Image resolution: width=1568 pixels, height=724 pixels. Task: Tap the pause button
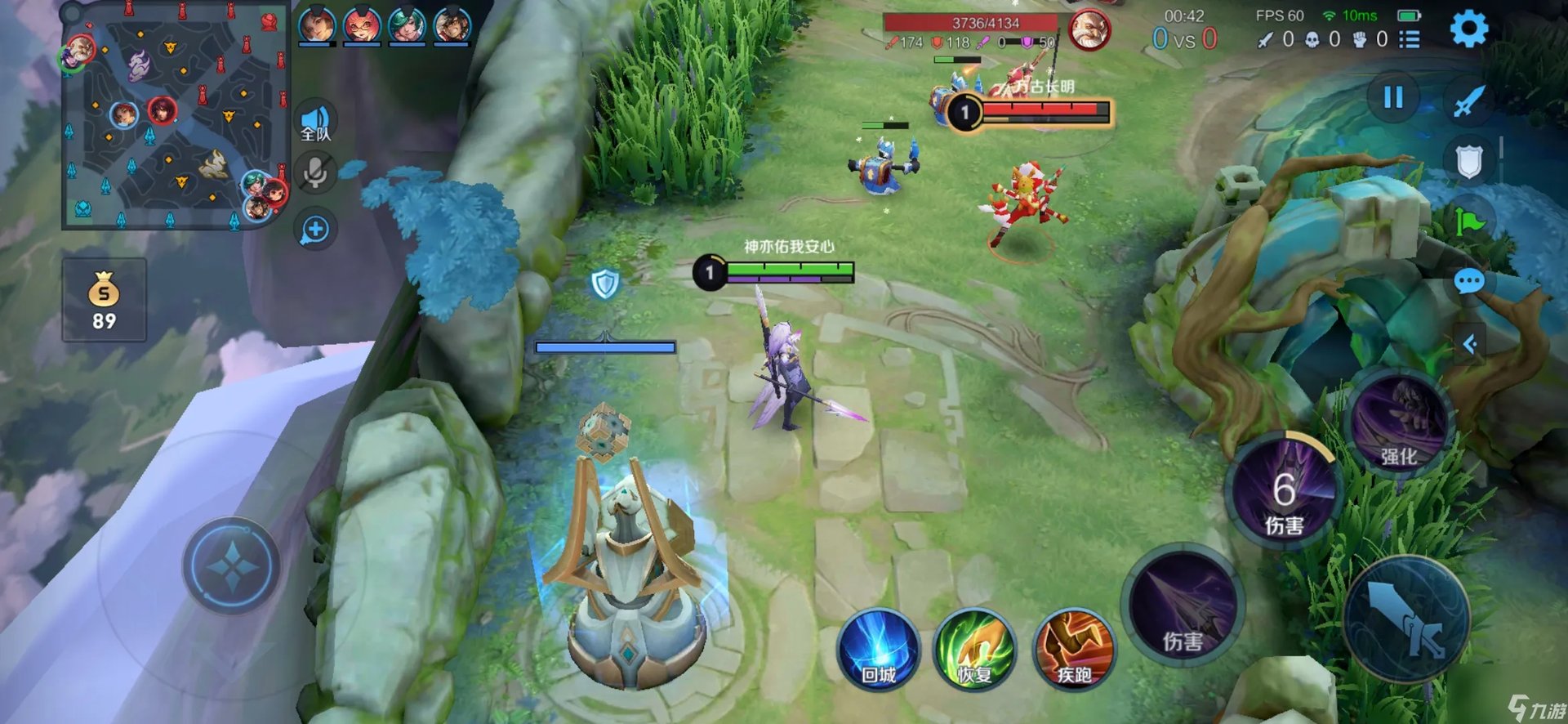coord(1393,98)
